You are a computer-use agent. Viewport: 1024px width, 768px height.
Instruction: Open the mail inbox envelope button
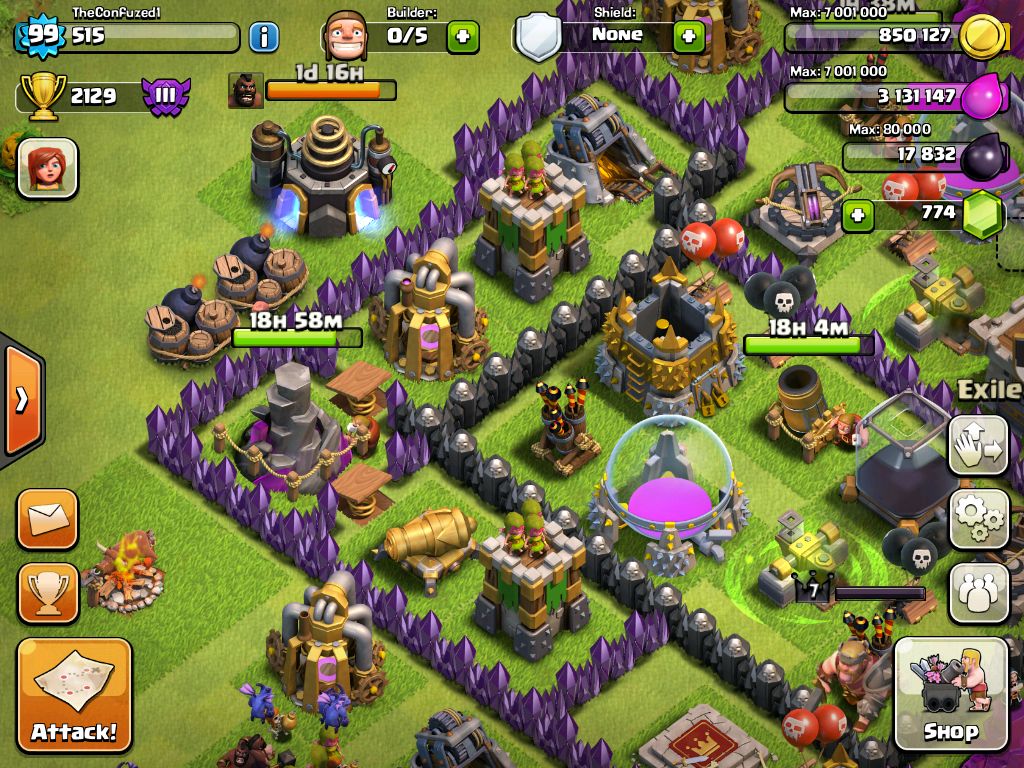pos(47,519)
